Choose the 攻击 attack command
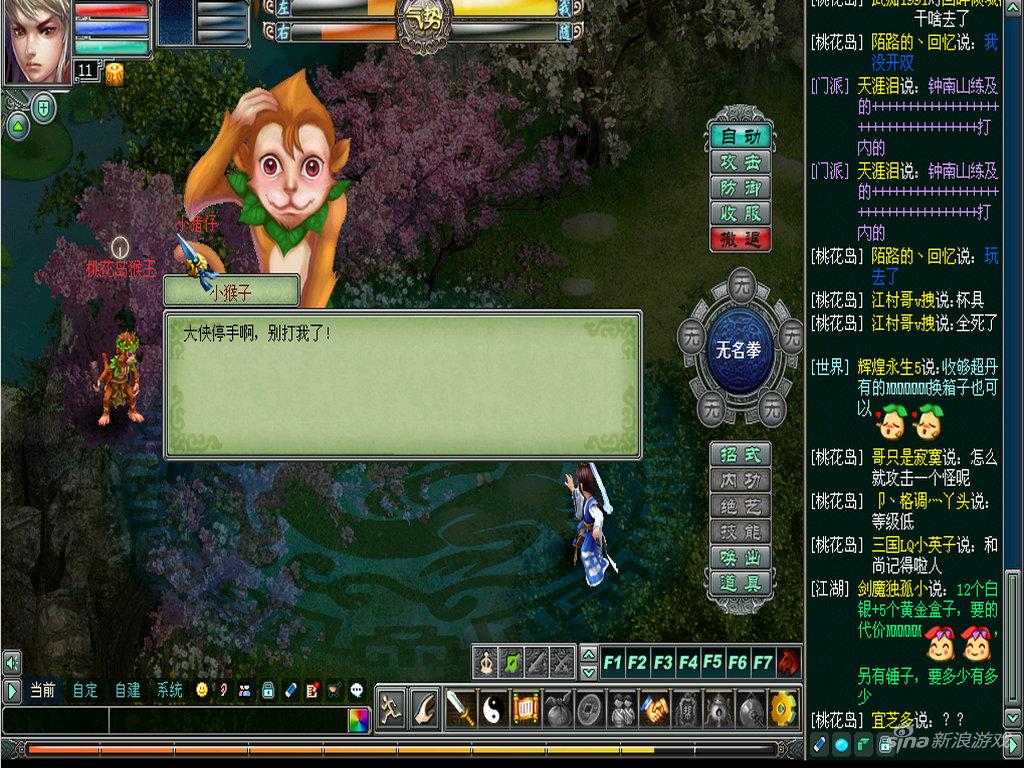1024x768 pixels. tap(740, 162)
